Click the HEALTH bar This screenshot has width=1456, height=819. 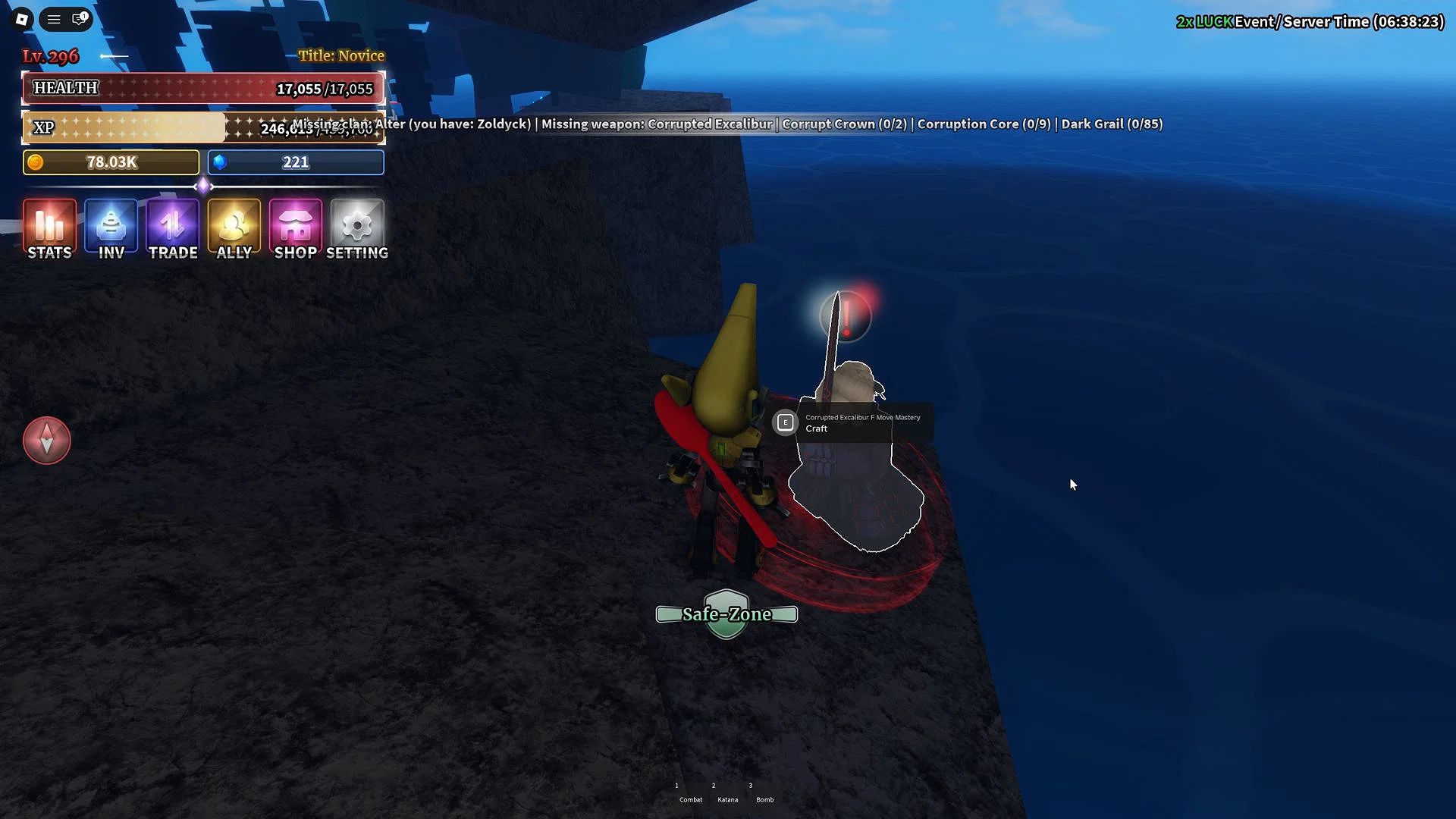[x=203, y=88]
